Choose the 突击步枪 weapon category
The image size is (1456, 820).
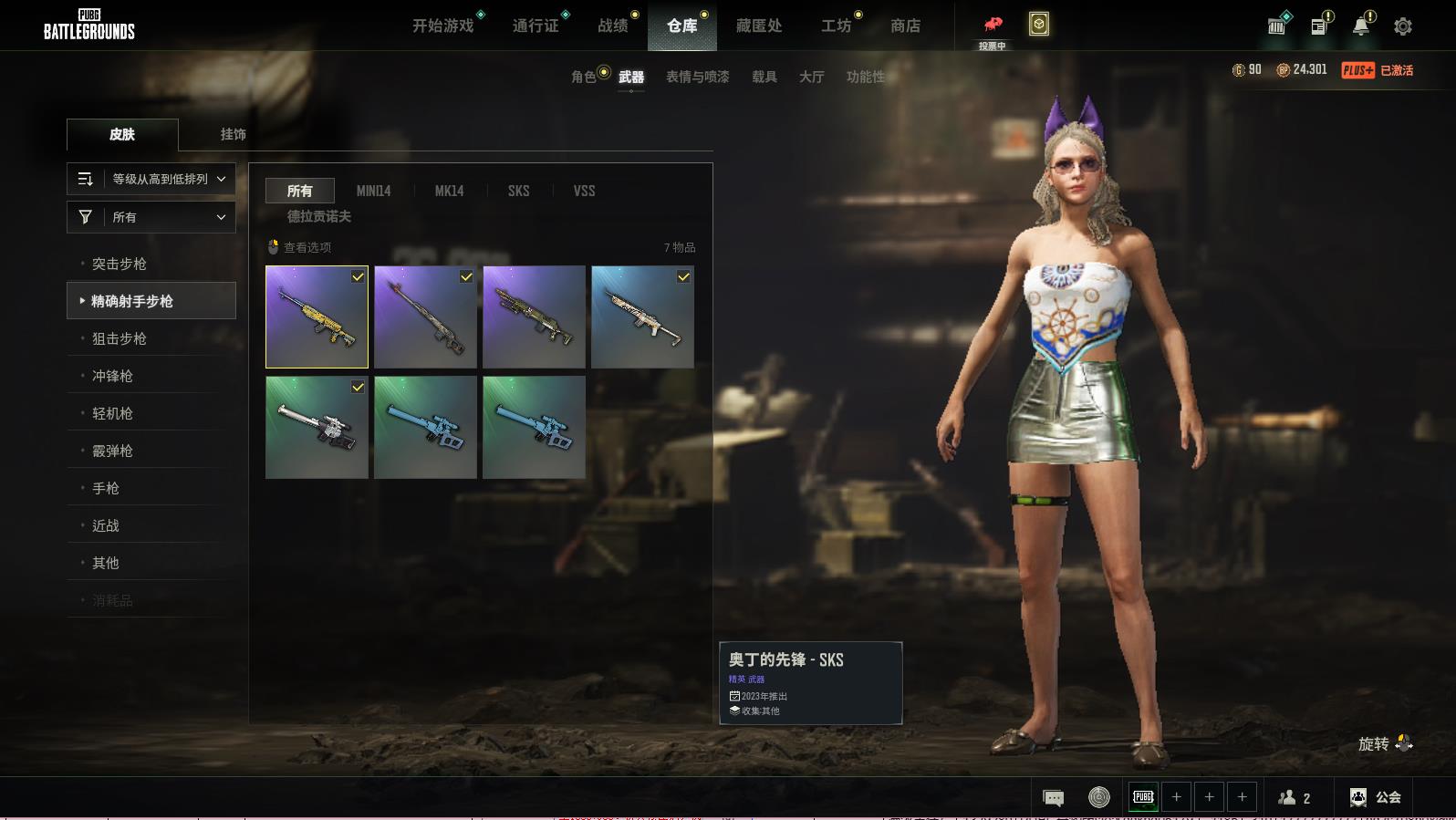click(x=120, y=264)
